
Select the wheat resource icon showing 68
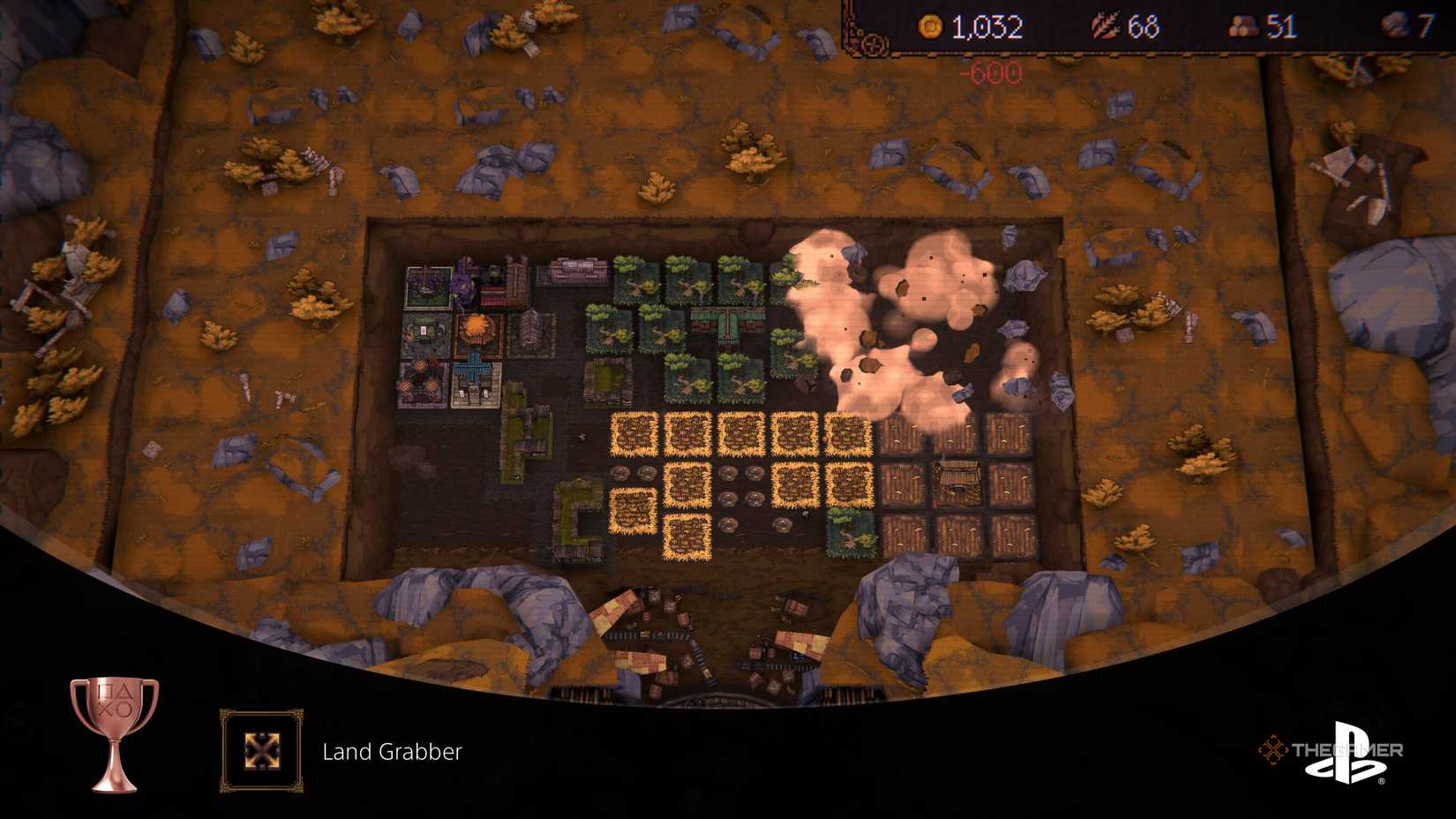coord(1104,26)
